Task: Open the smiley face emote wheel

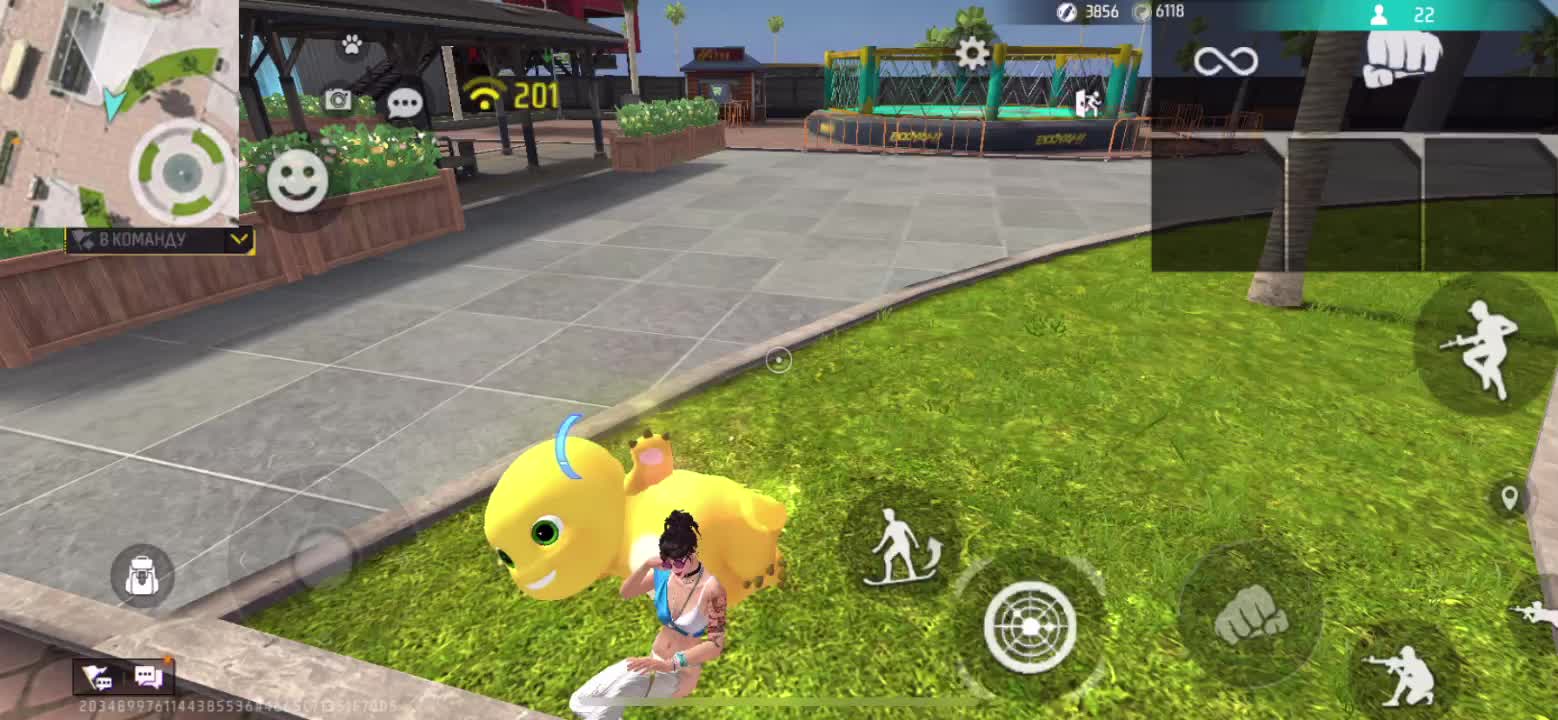Action: 297,180
